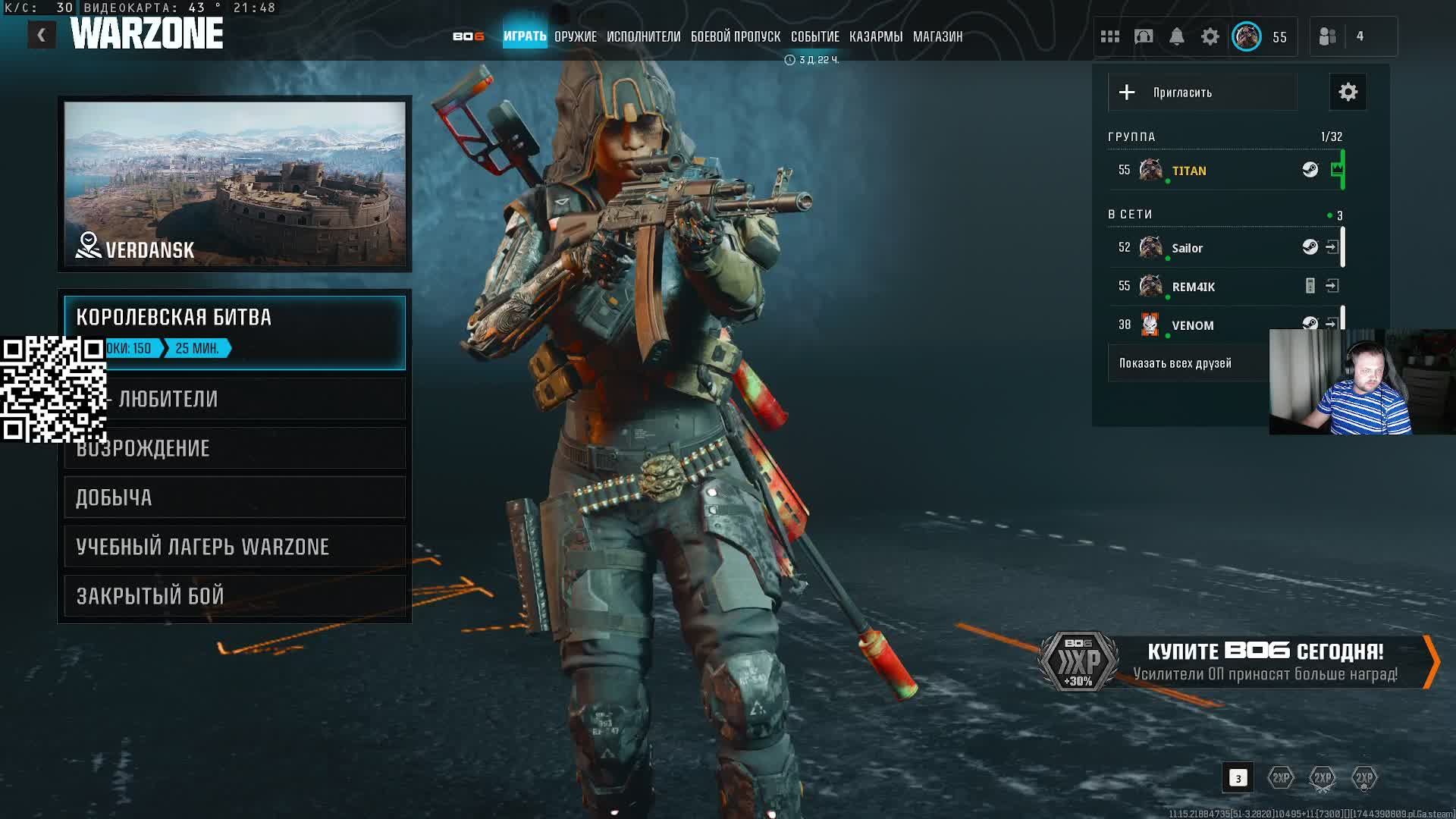Choose the ДОБЫЧА mode

tap(235, 497)
